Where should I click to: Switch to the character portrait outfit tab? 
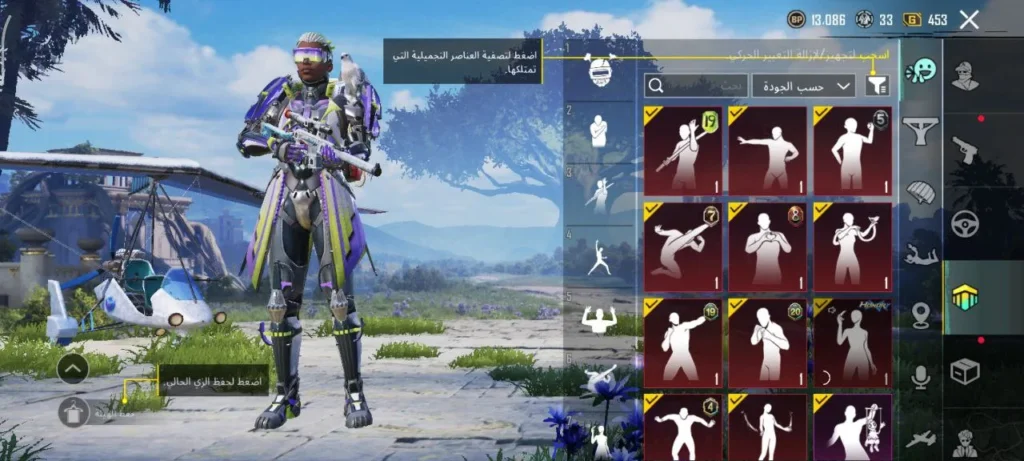pyautogui.click(x=965, y=76)
